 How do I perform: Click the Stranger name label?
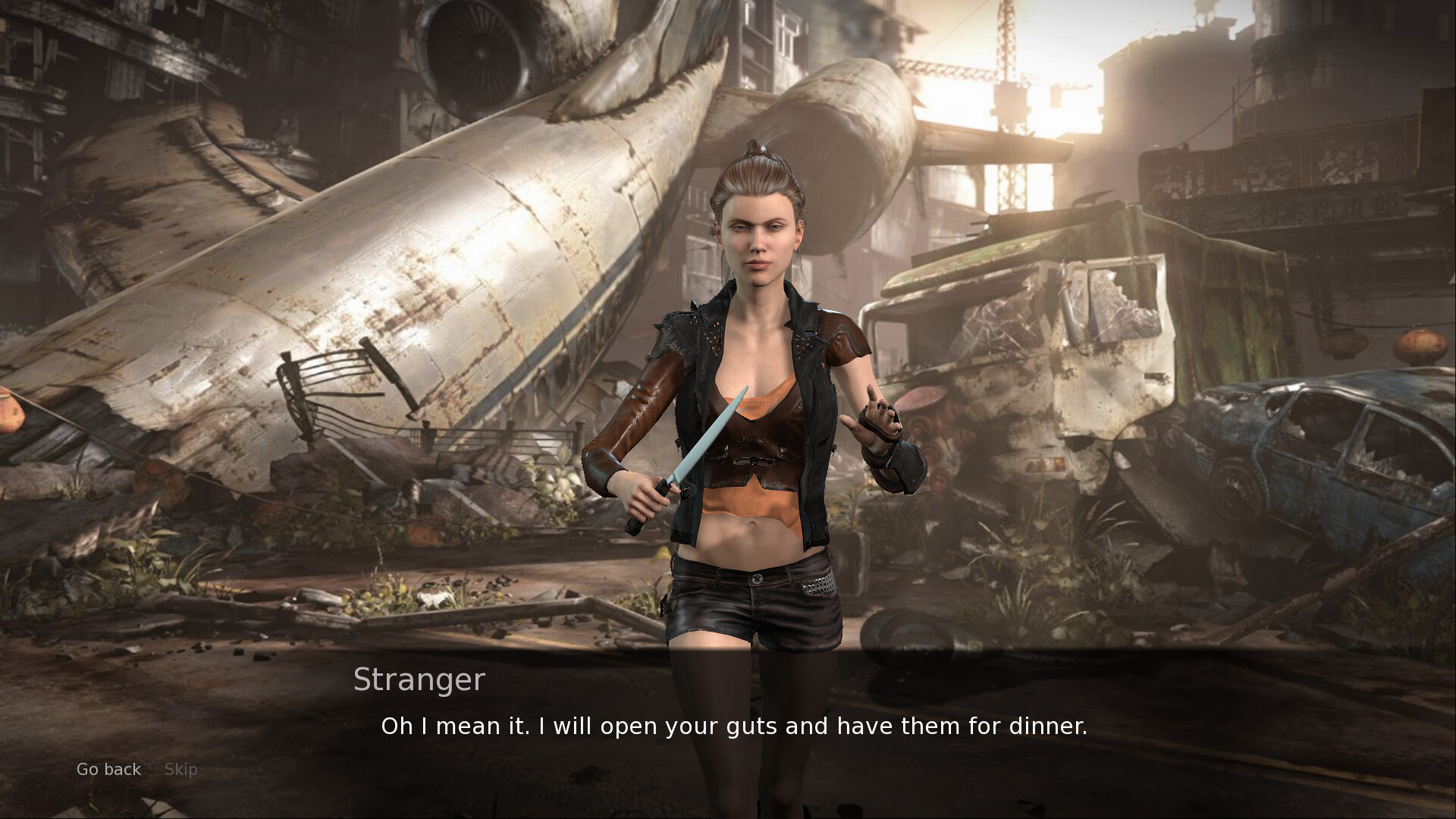click(419, 680)
